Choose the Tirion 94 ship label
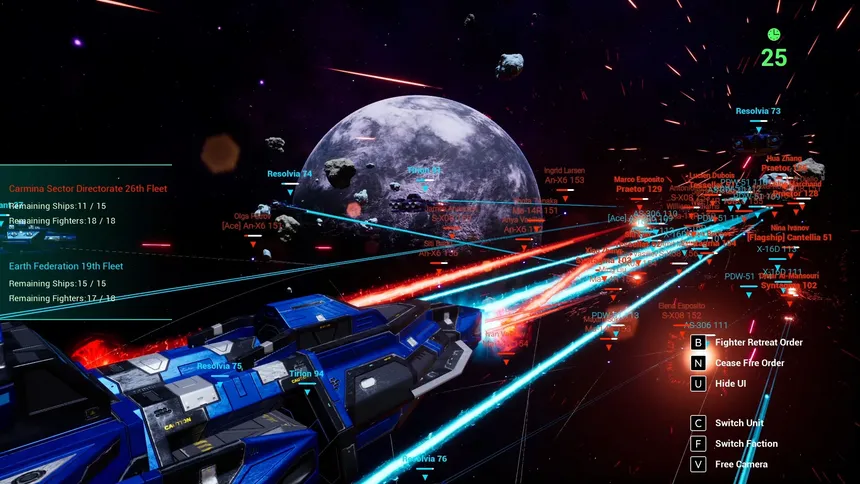 pos(305,374)
